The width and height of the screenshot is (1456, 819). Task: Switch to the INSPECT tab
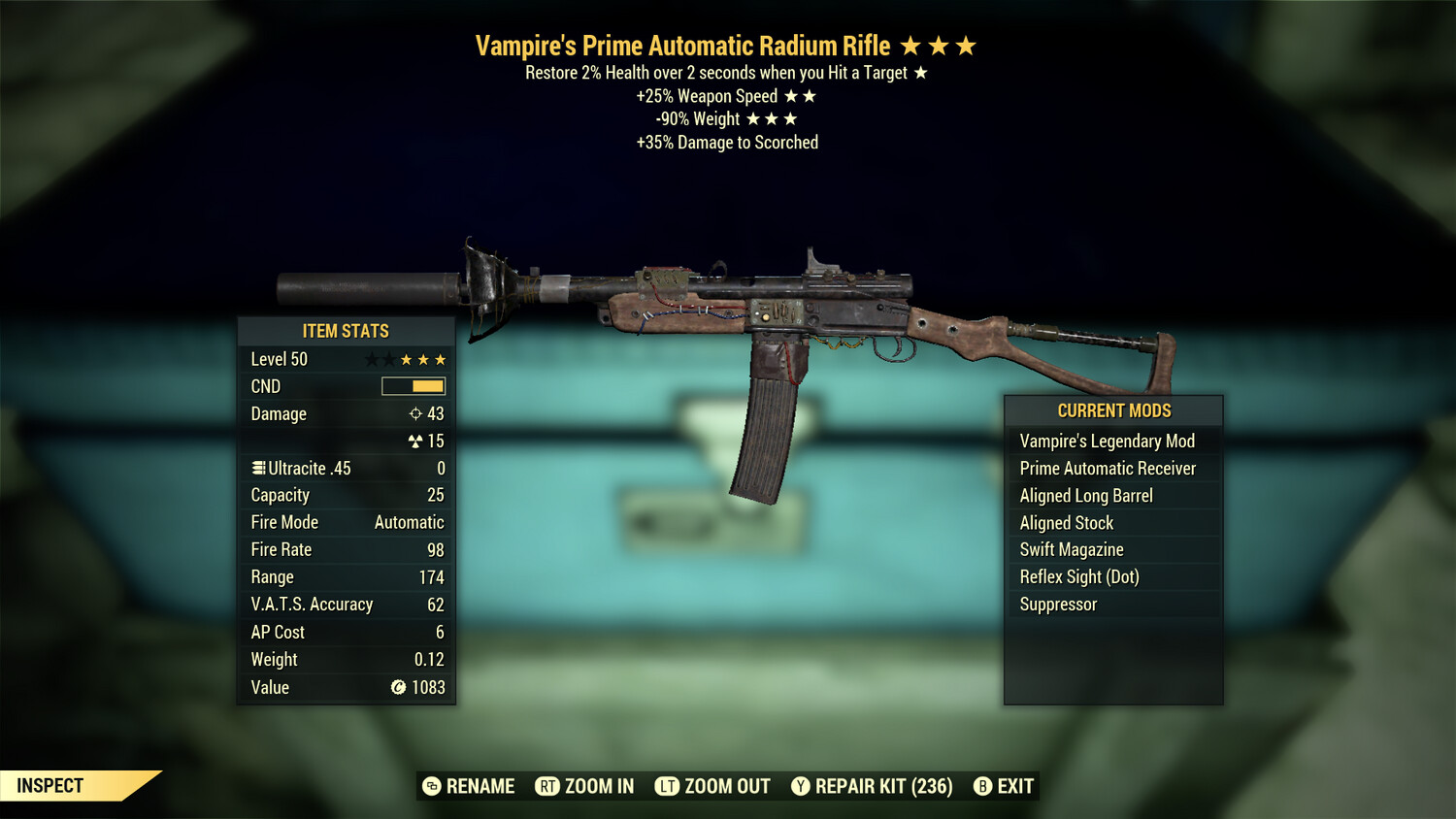pos(50,786)
